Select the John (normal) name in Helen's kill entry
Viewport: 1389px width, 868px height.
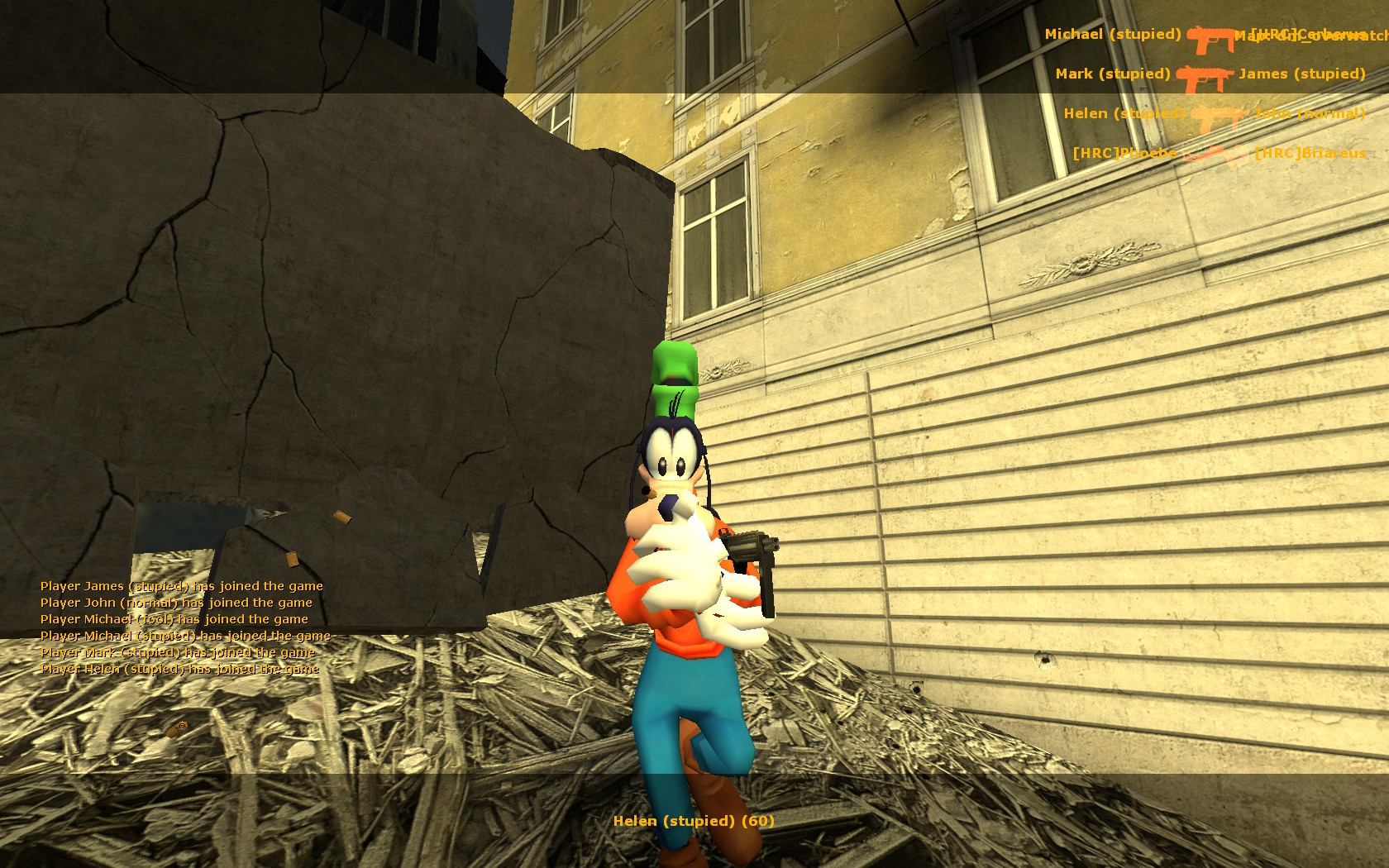point(1309,113)
